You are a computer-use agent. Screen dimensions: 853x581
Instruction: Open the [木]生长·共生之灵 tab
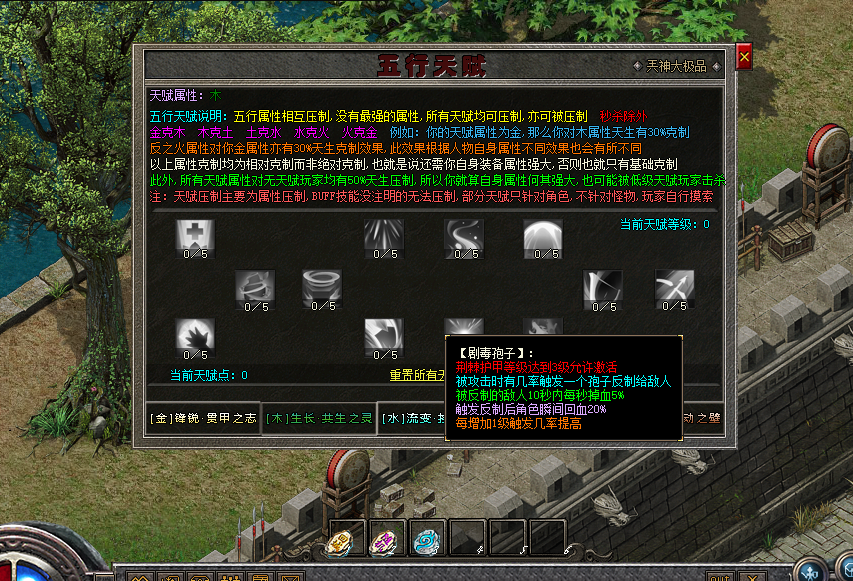point(319,418)
